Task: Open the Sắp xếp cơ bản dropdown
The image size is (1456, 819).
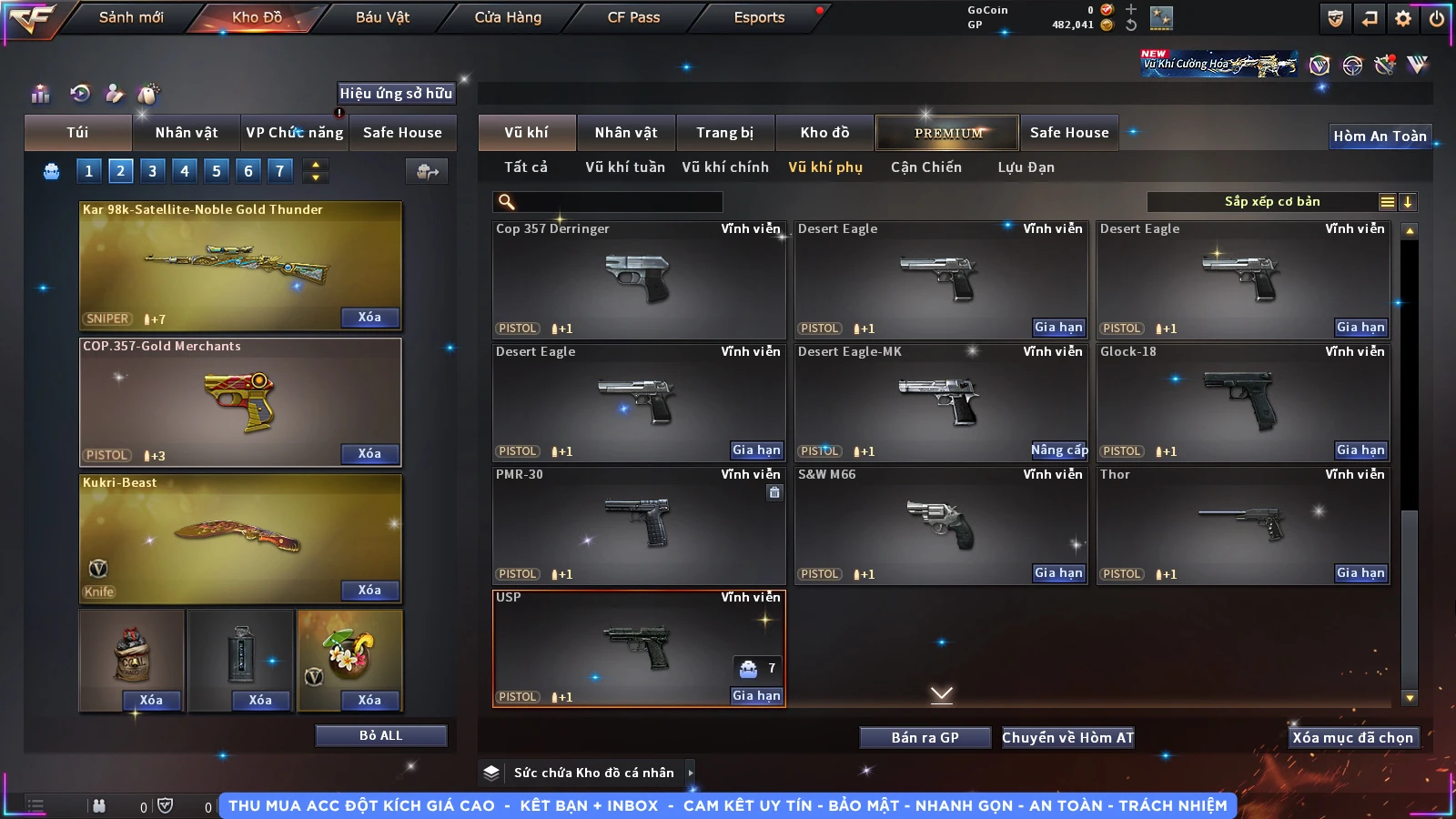Action: 1271,202
